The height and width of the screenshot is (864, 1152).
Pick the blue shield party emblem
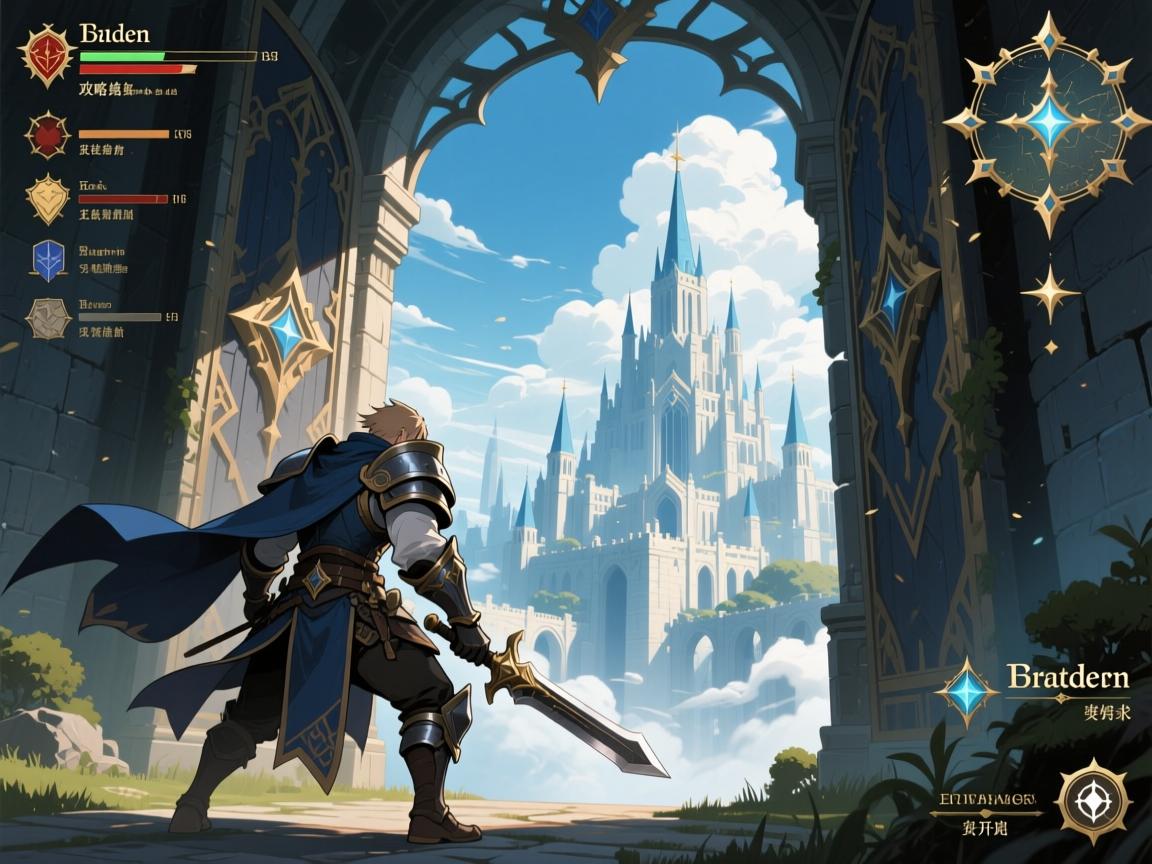(48, 259)
